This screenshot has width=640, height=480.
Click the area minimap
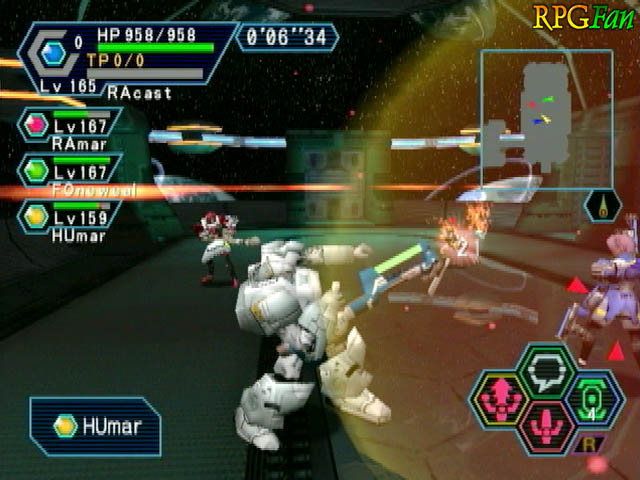tap(546, 118)
